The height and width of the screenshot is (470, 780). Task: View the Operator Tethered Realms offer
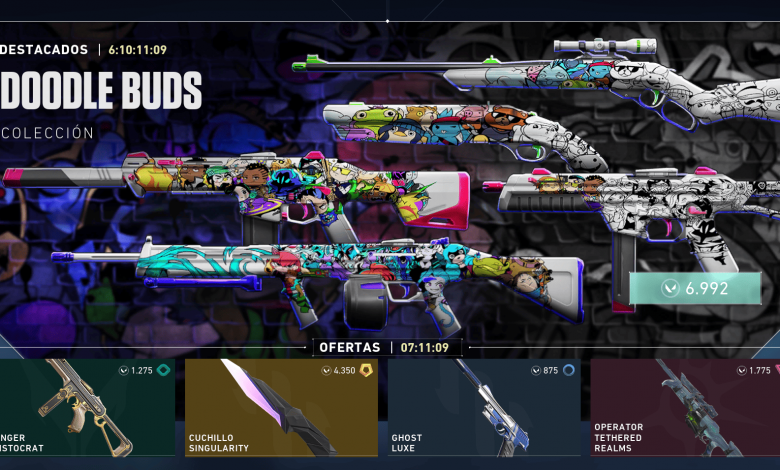[684, 408]
